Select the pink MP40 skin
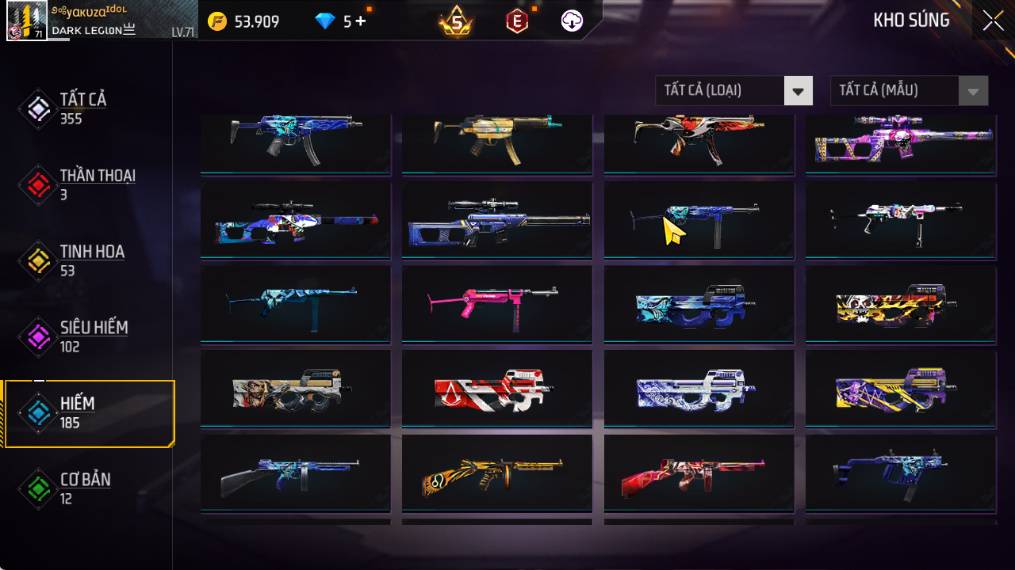 pos(497,304)
